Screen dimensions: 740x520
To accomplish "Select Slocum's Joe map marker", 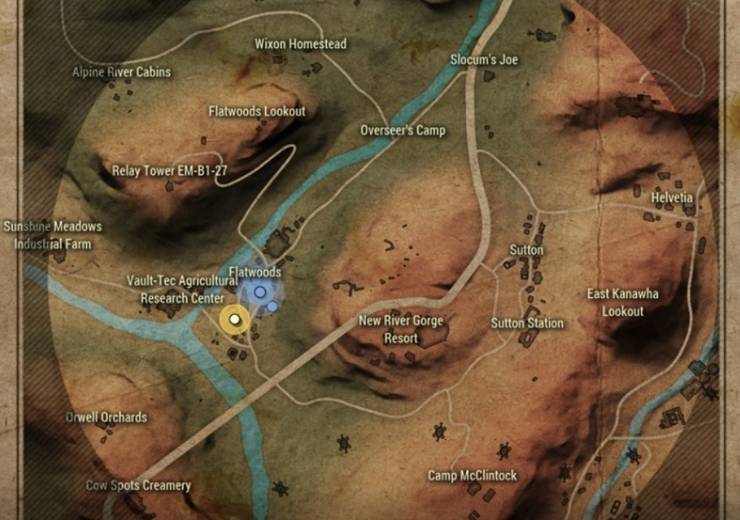I will [x=484, y=60].
